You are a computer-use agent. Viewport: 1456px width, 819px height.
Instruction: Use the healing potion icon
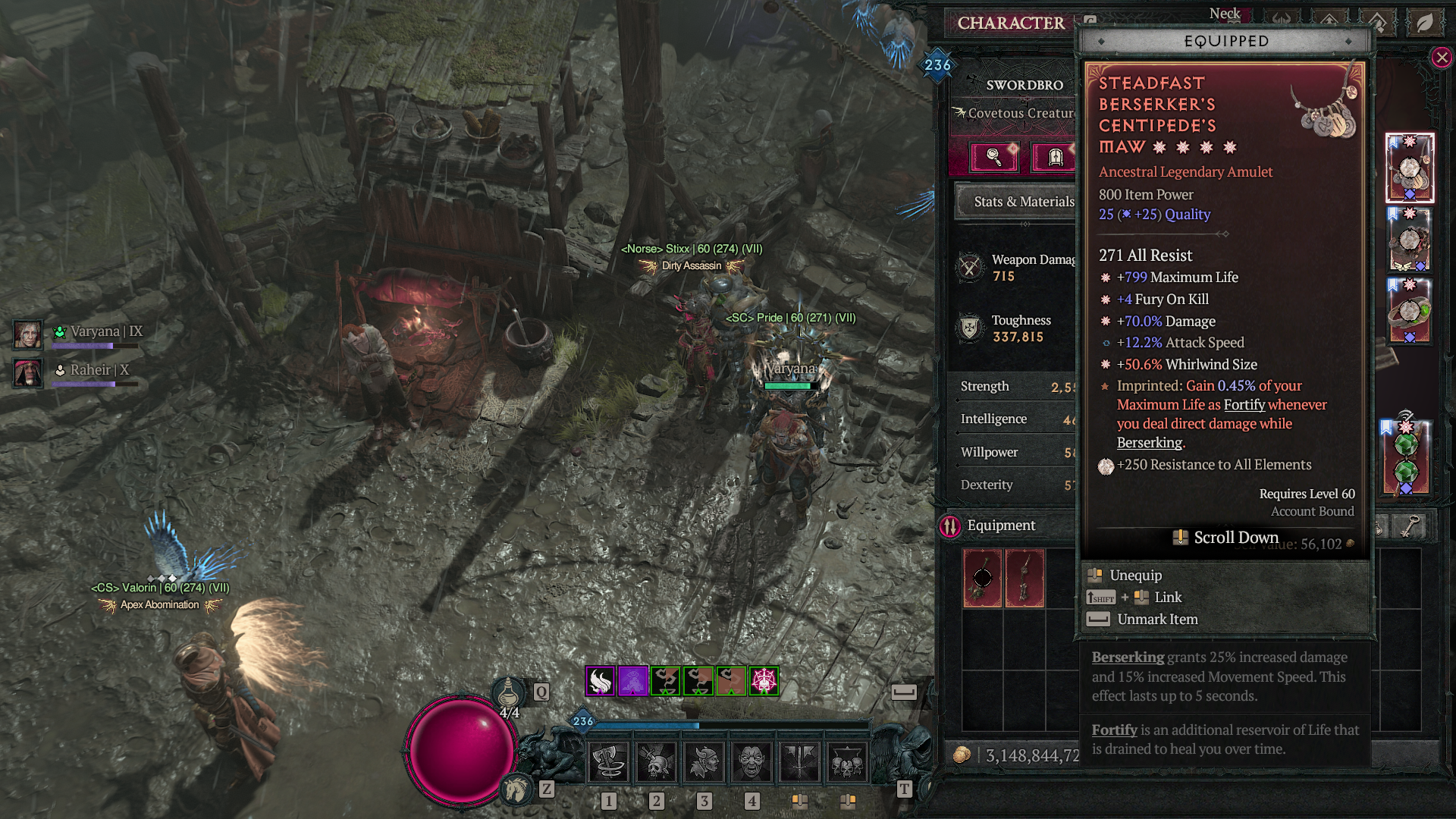[508, 693]
